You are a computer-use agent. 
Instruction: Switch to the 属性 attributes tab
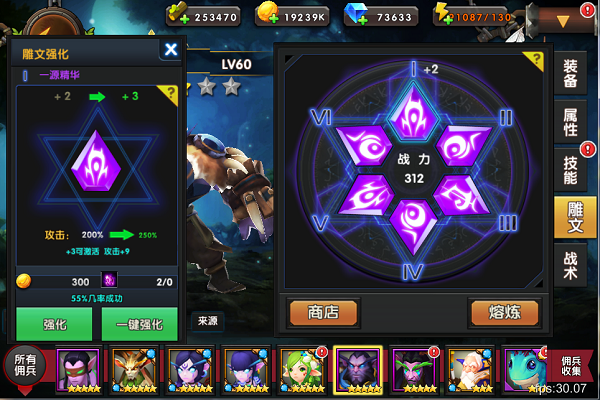(x=570, y=120)
